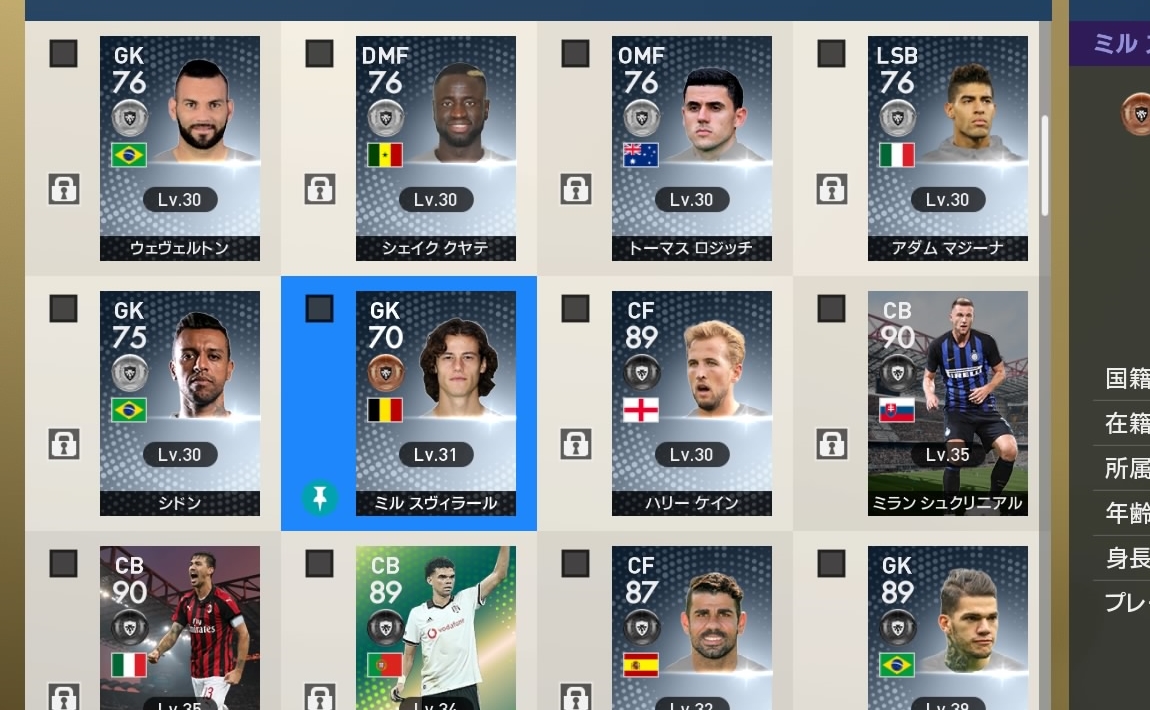
Task: Click the ミル スヴィラール GK card
Action: [x=436, y=403]
